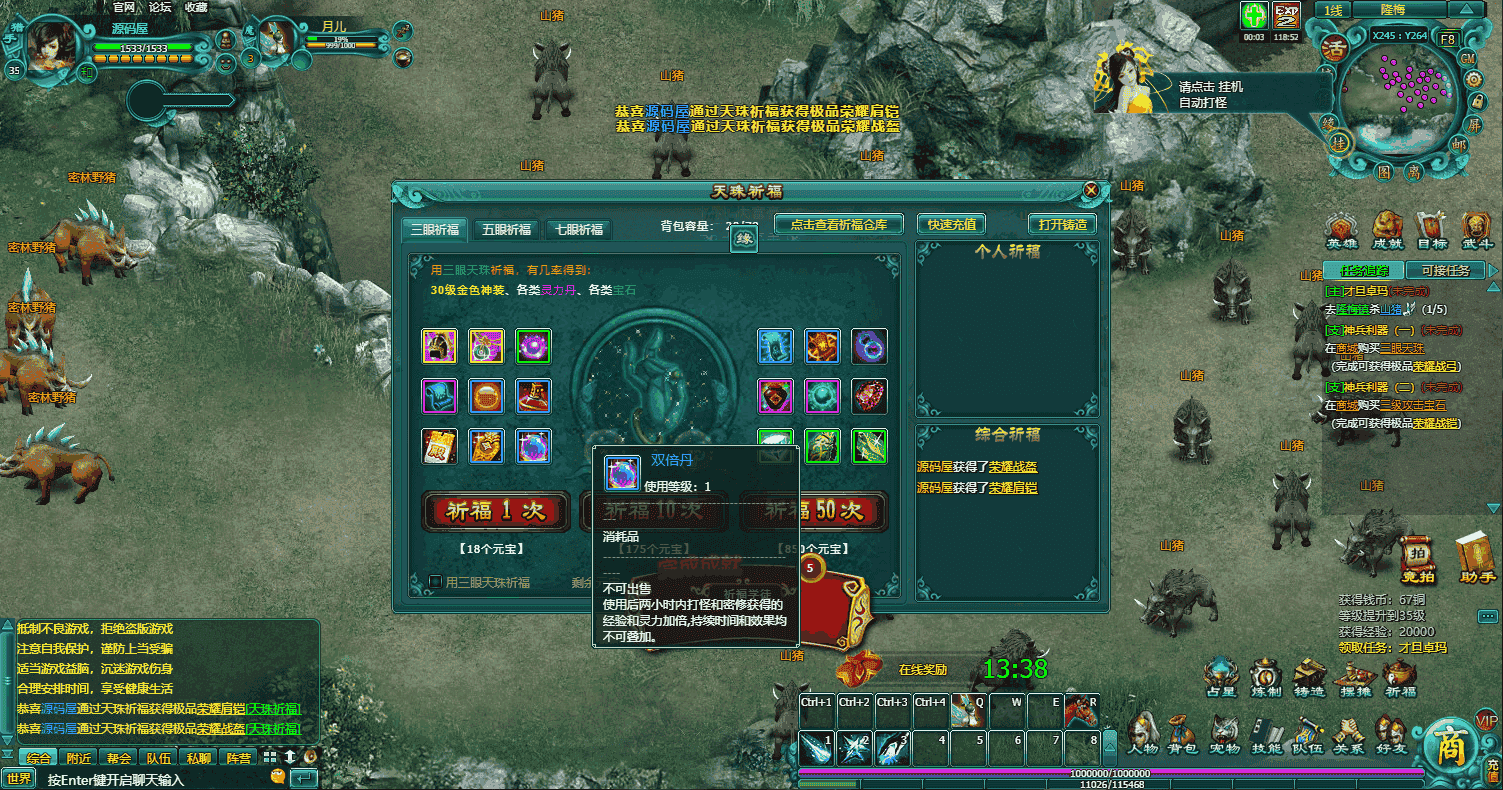Select the 可接任务 quest tab

pos(1444,270)
